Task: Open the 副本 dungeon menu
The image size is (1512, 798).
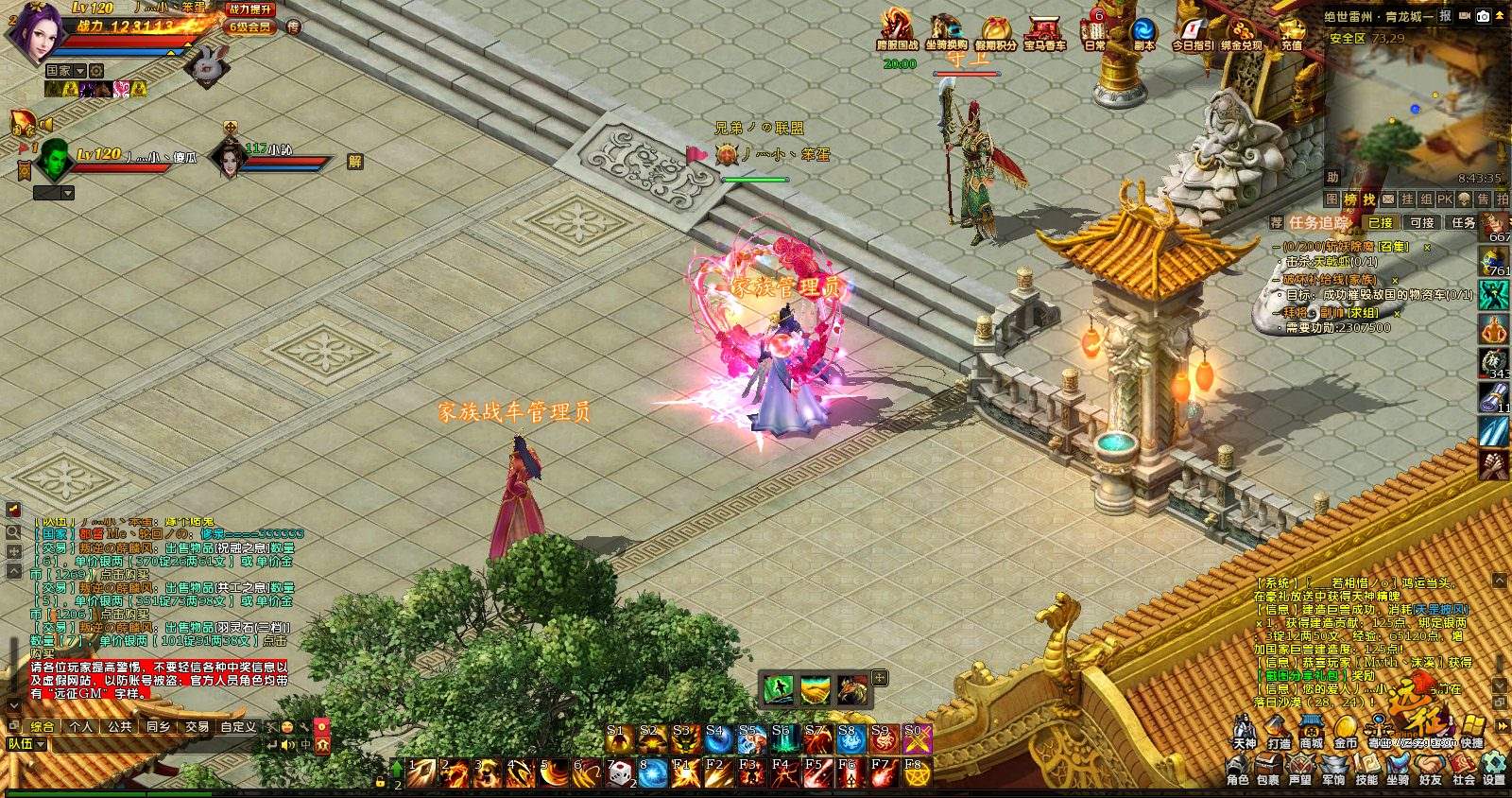Action: [x=1144, y=34]
